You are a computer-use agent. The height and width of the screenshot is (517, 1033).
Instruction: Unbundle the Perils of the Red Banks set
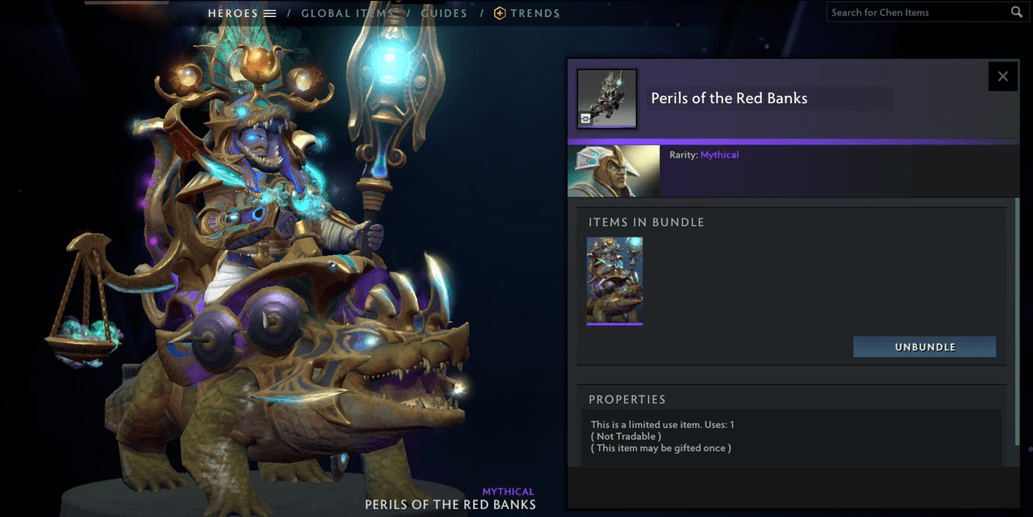click(924, 347)
